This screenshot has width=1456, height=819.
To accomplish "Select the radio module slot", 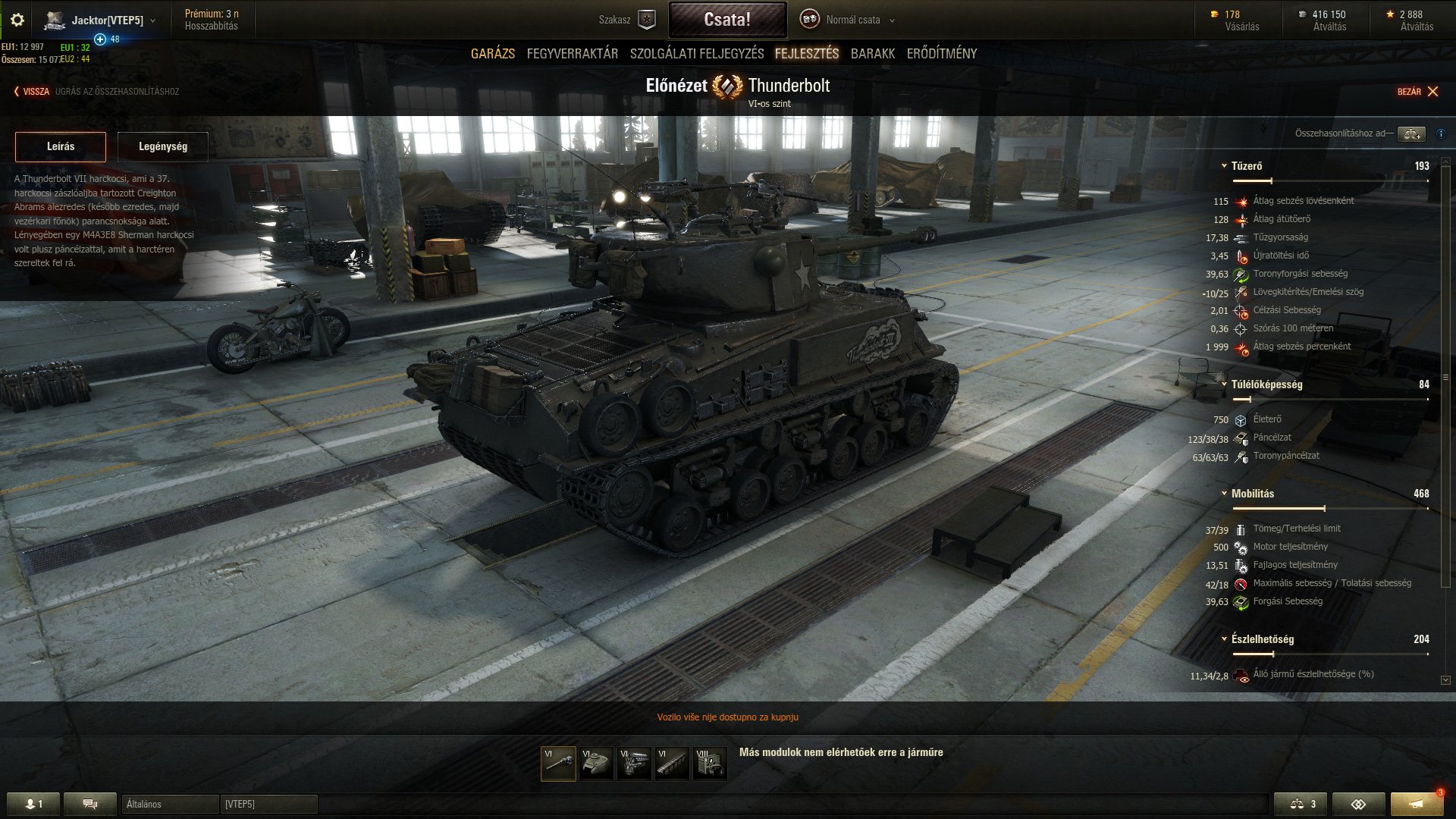I will pos(710,764).
